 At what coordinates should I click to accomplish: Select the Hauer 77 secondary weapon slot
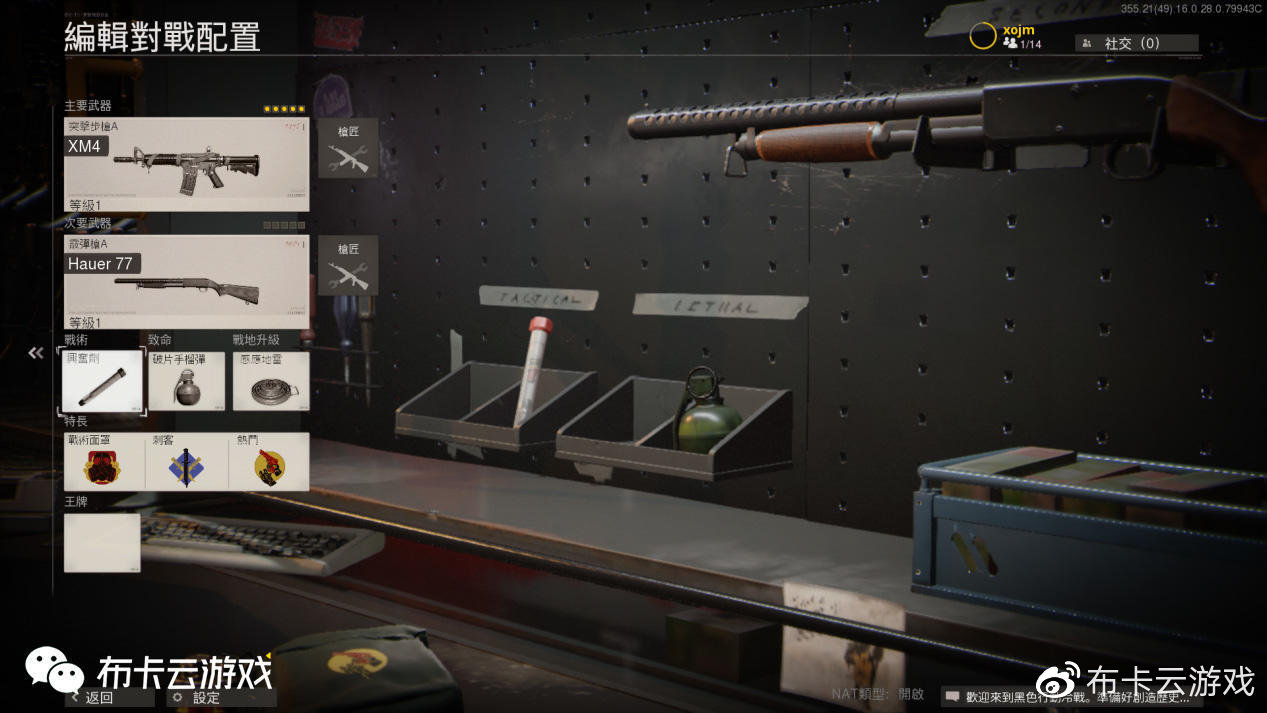(x=186, y=282)
